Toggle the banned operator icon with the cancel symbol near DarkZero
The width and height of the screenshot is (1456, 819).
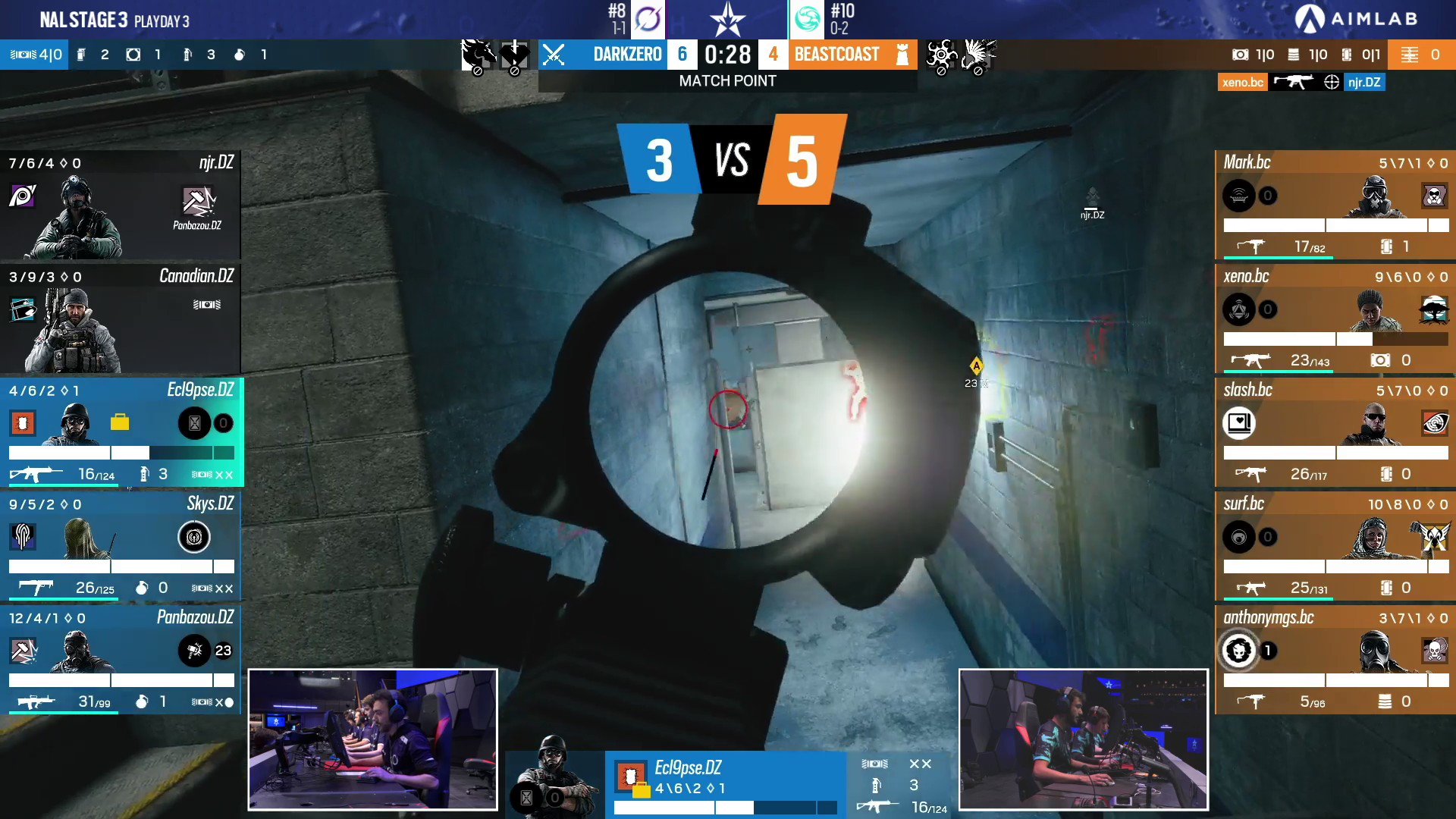(478, 53)
